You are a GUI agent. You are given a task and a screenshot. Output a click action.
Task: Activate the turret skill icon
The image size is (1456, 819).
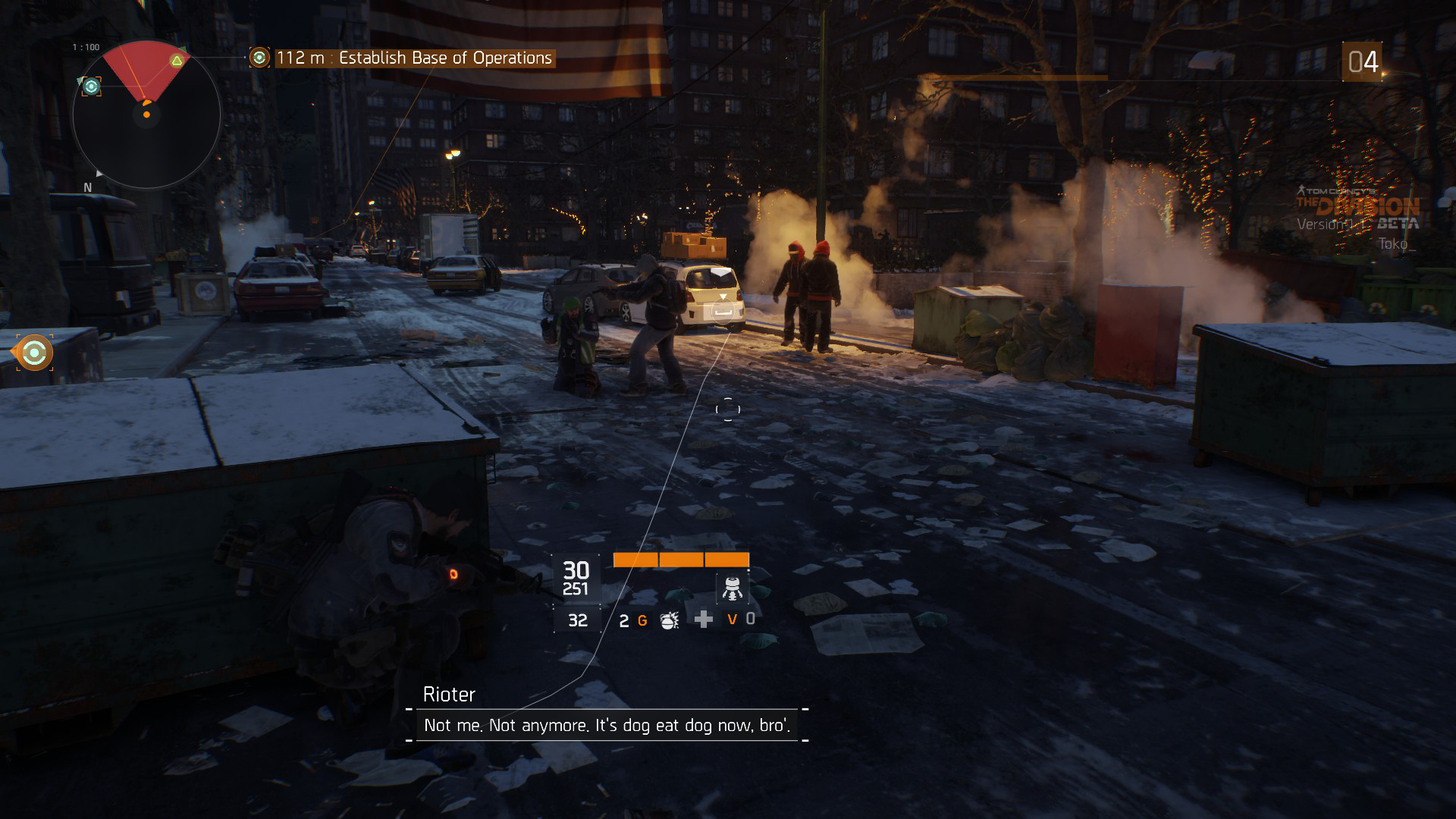coord(732,588)
